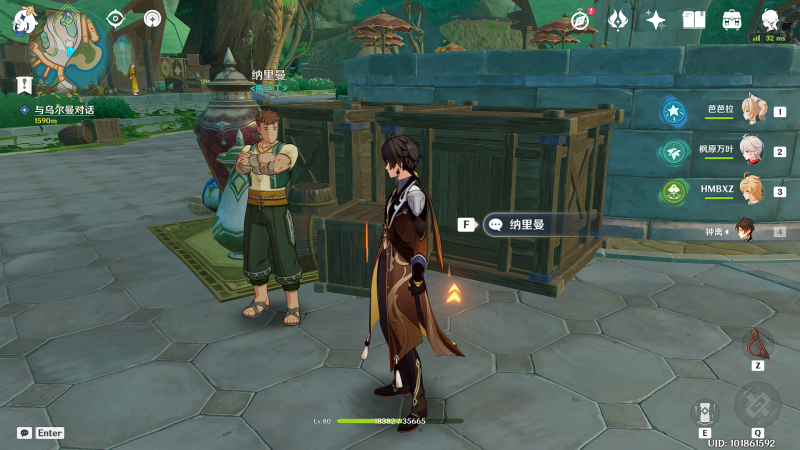Activate Zhongli's stone pillar elemental skill
This screenshot has width=800, height=450.
point(705,412)
